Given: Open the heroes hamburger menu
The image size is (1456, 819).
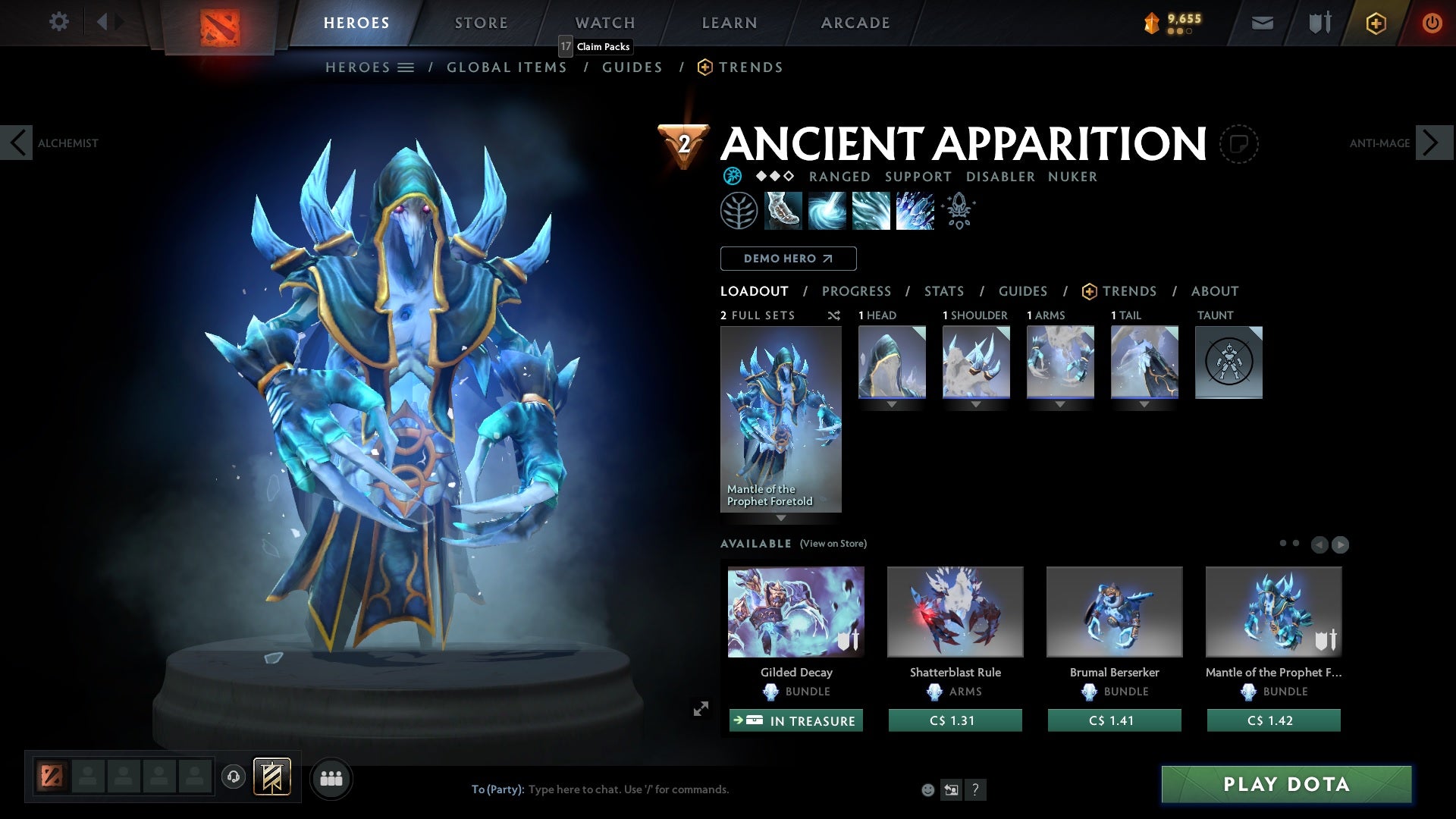Looking at the screenshot, I should click(406, 67).
